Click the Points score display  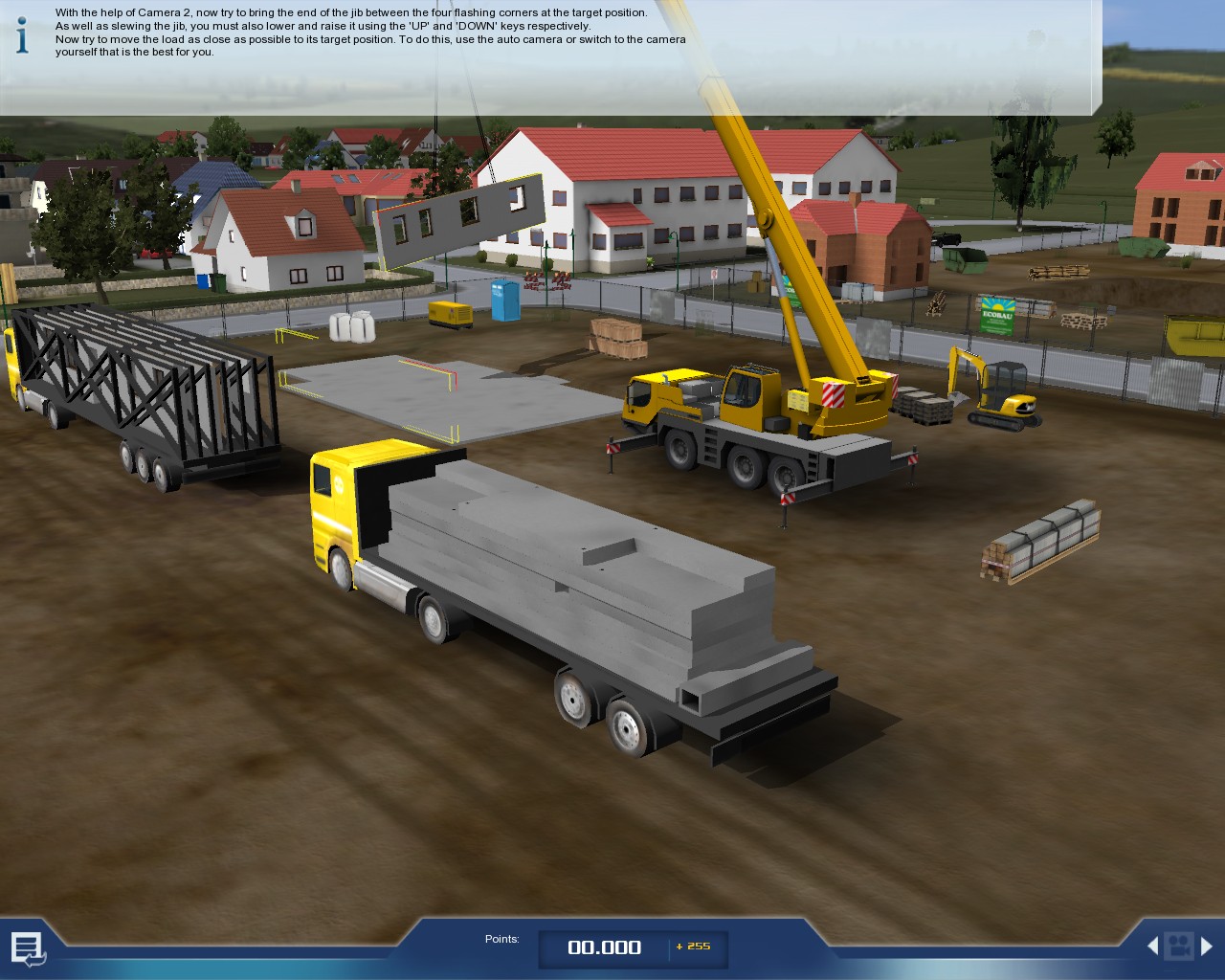coord(603,947)
